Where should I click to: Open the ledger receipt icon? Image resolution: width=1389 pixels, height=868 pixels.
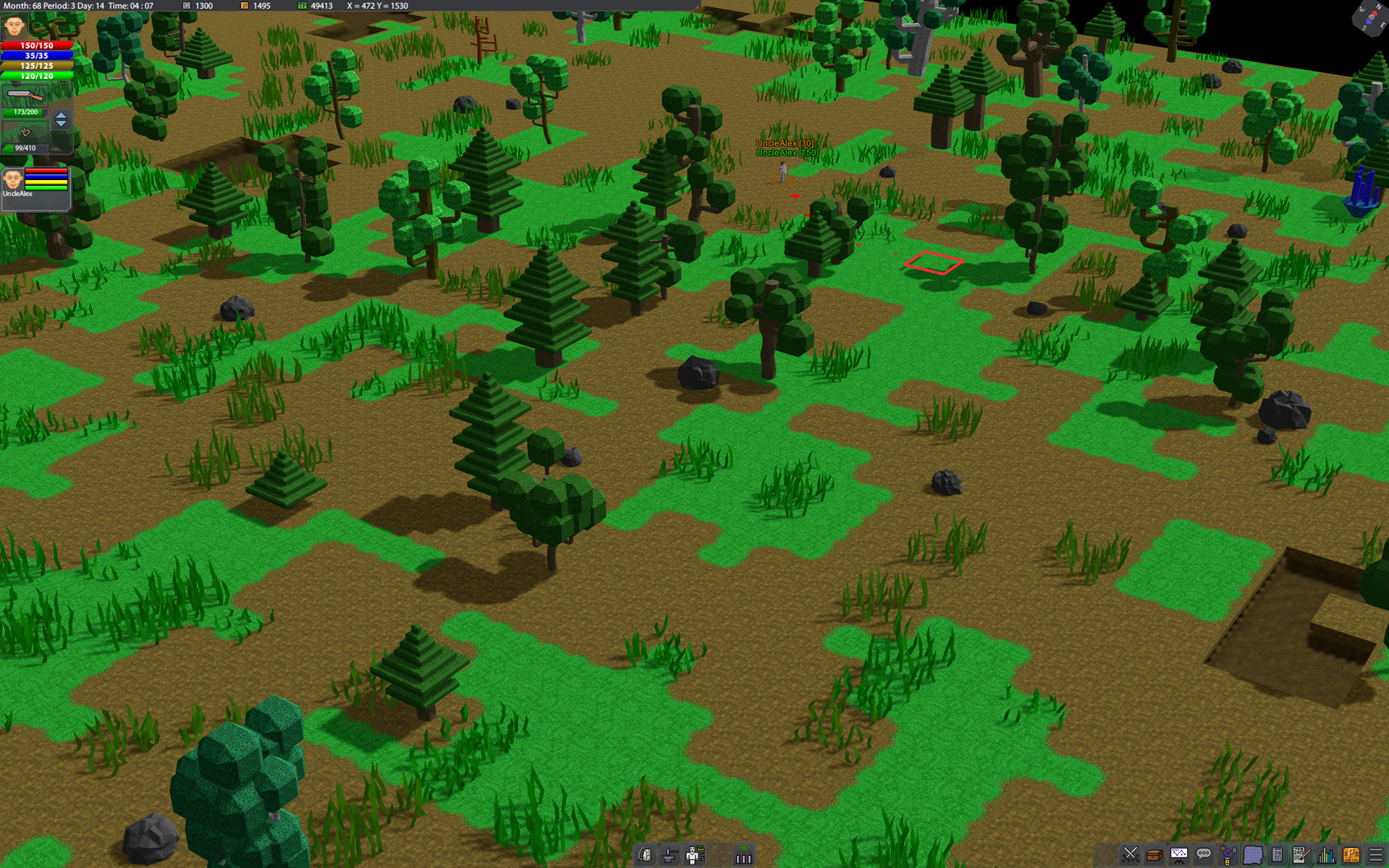pos(1277,856)
